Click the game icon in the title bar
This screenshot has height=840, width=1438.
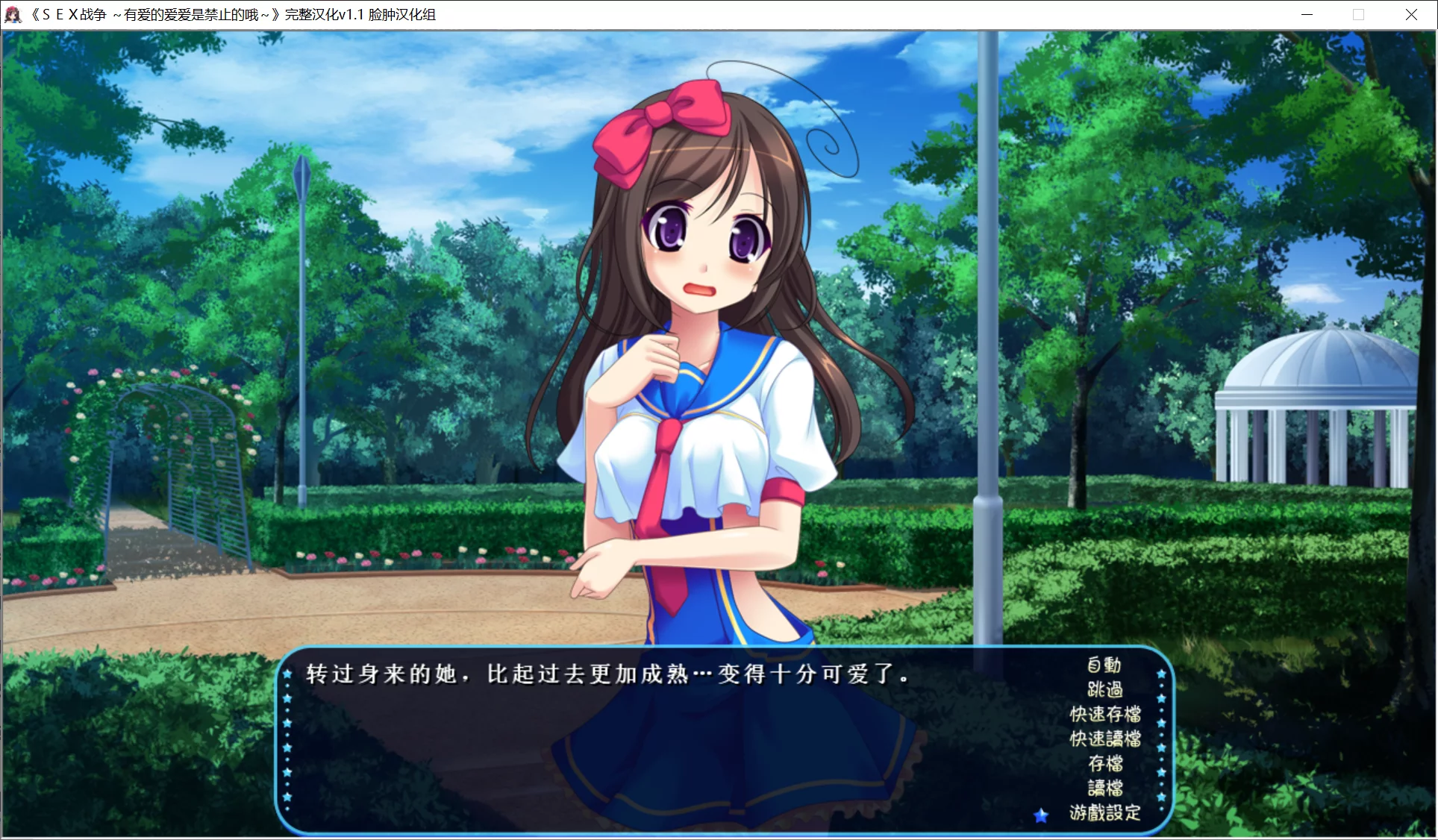point(14,13)
